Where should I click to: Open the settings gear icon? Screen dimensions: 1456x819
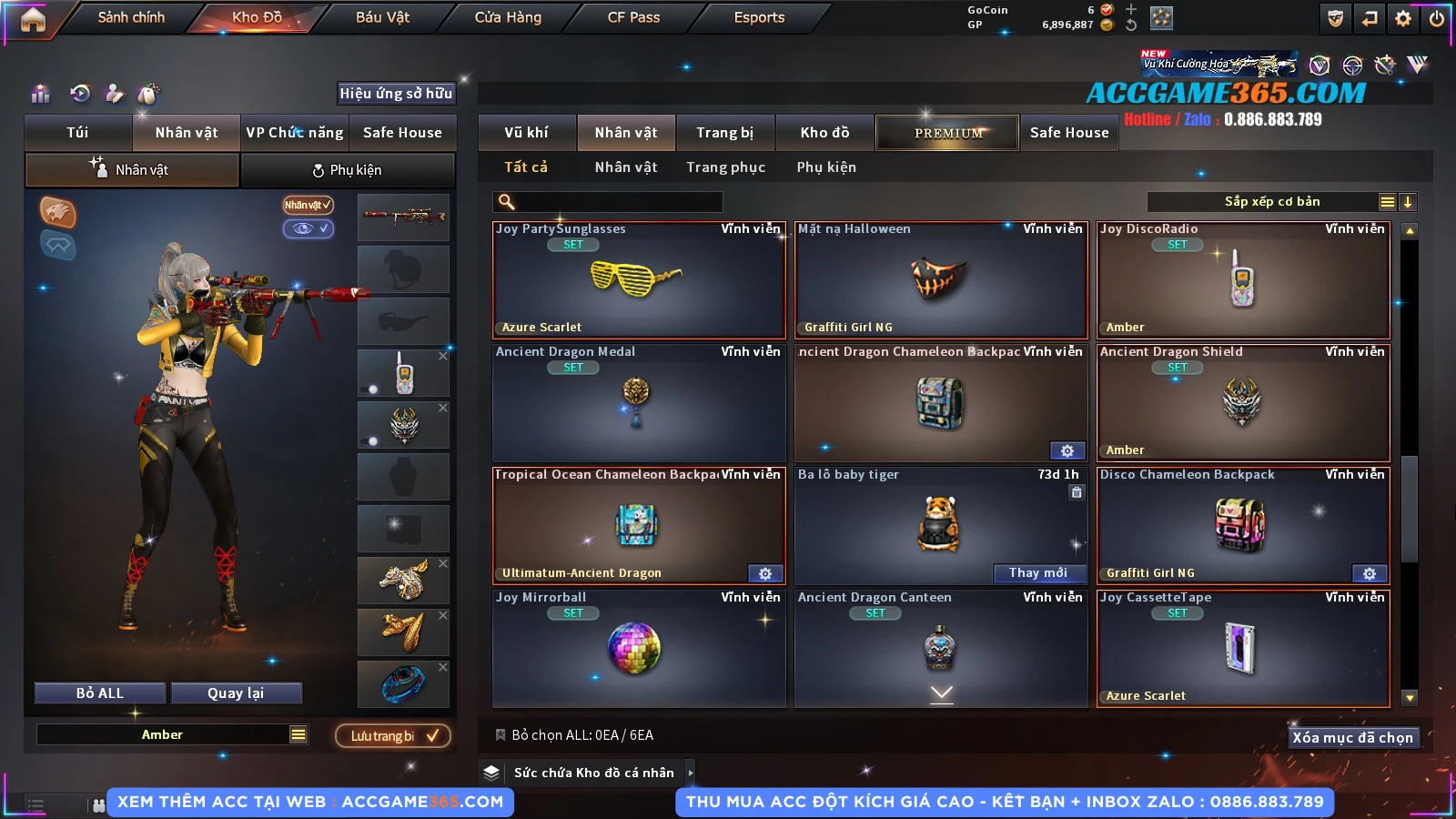pyautogui.click(x=1403, y=18)
